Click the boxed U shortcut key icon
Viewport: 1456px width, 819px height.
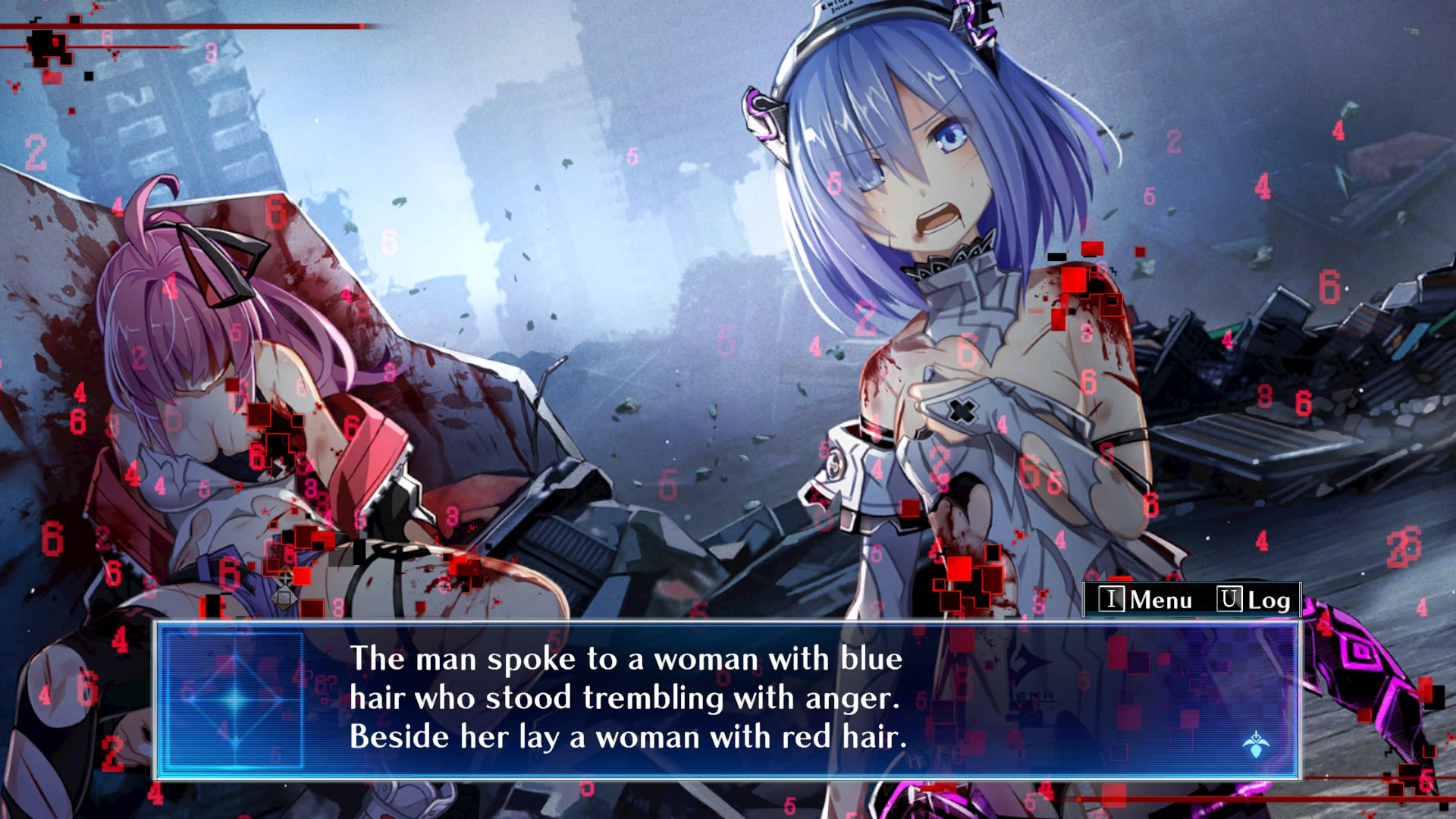[1231, 600]
